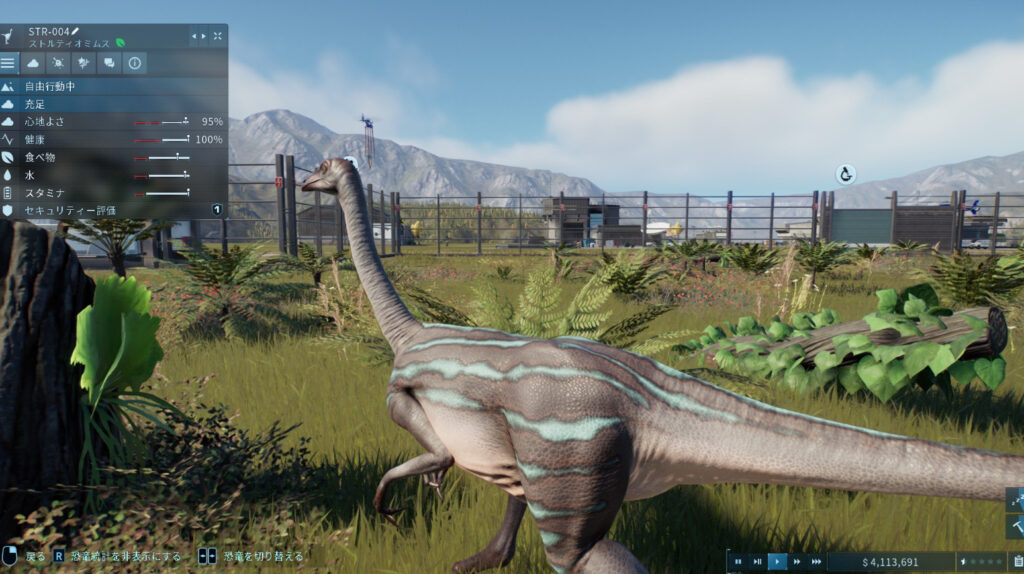The height and width of the screenshot is (574, 1024).
Task: Open the clipboard management icon
Action: (1017, 562)
